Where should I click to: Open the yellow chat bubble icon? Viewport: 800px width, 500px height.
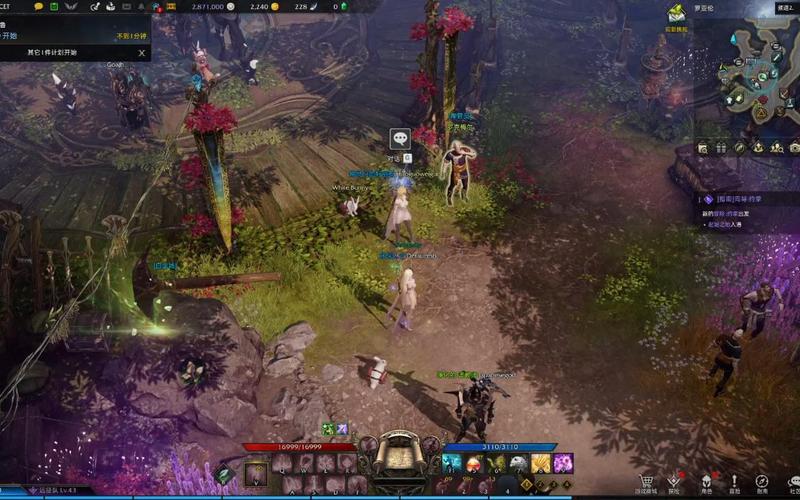coord(39,6)
